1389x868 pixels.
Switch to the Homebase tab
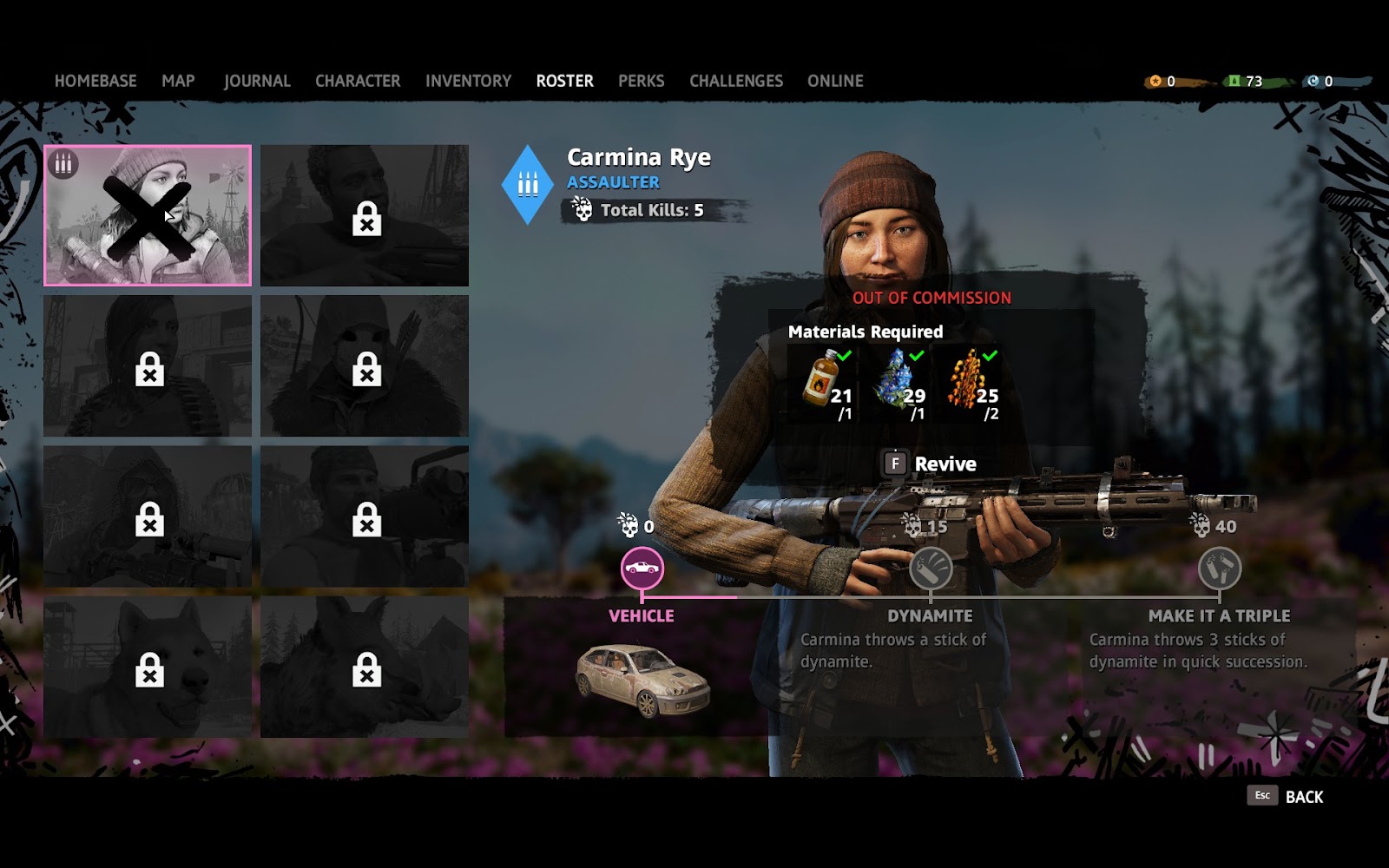point(95,81)
